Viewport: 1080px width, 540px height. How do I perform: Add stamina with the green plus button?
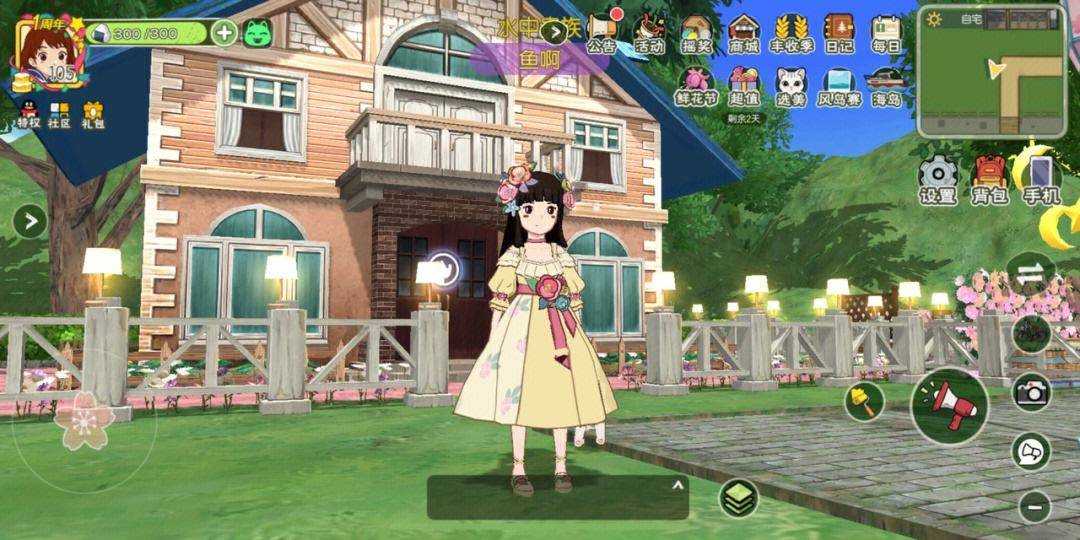pos(225,33)
